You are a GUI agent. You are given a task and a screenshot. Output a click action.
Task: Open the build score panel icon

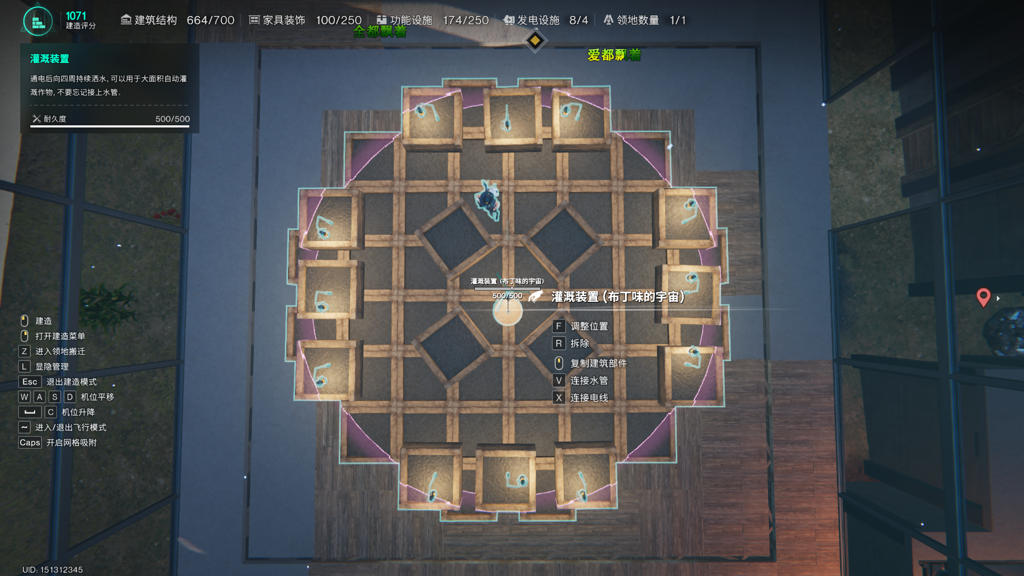38,21
